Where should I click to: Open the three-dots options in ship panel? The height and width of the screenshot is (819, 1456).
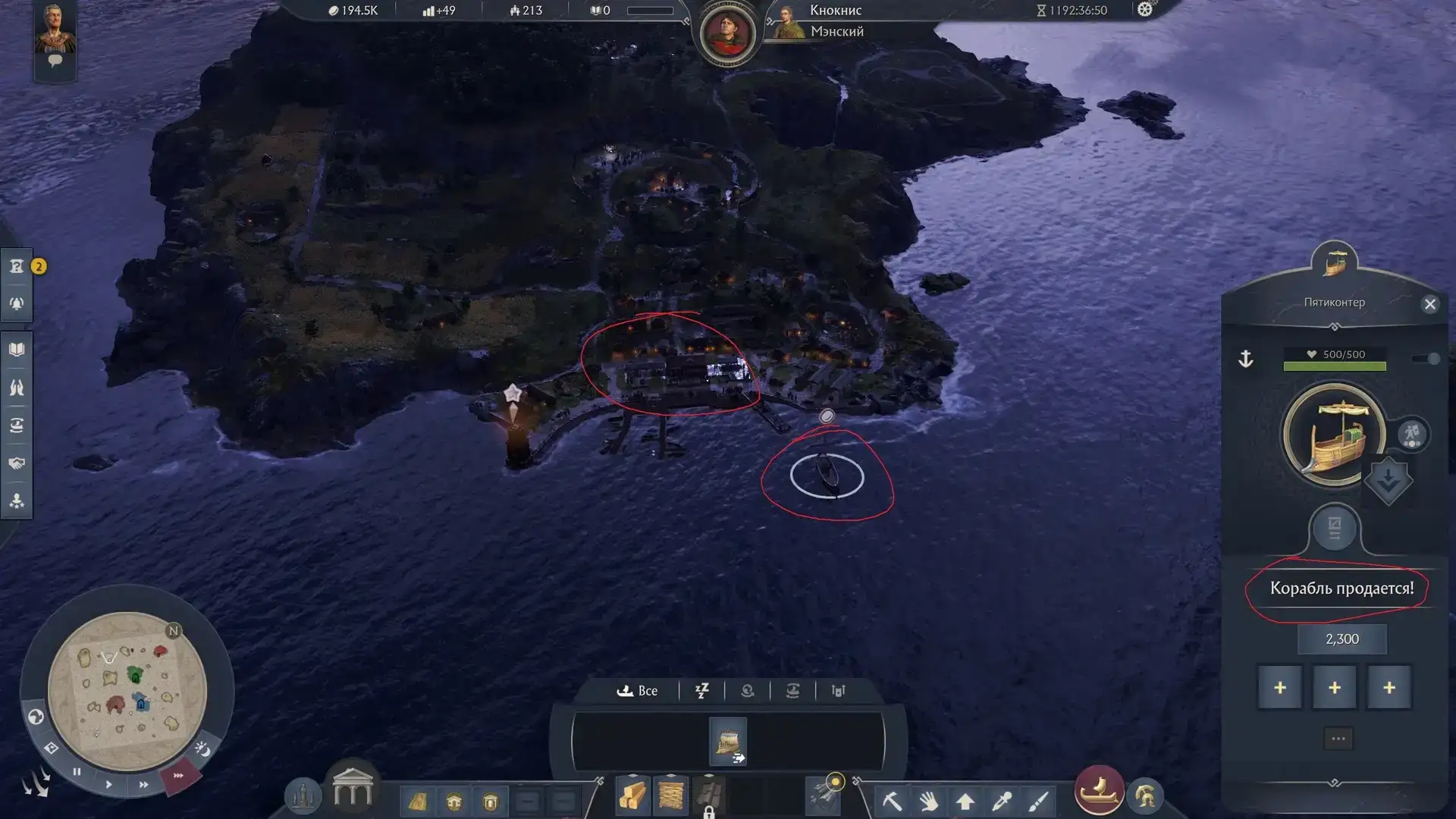pyautogui.click(x=1338, y=739)
